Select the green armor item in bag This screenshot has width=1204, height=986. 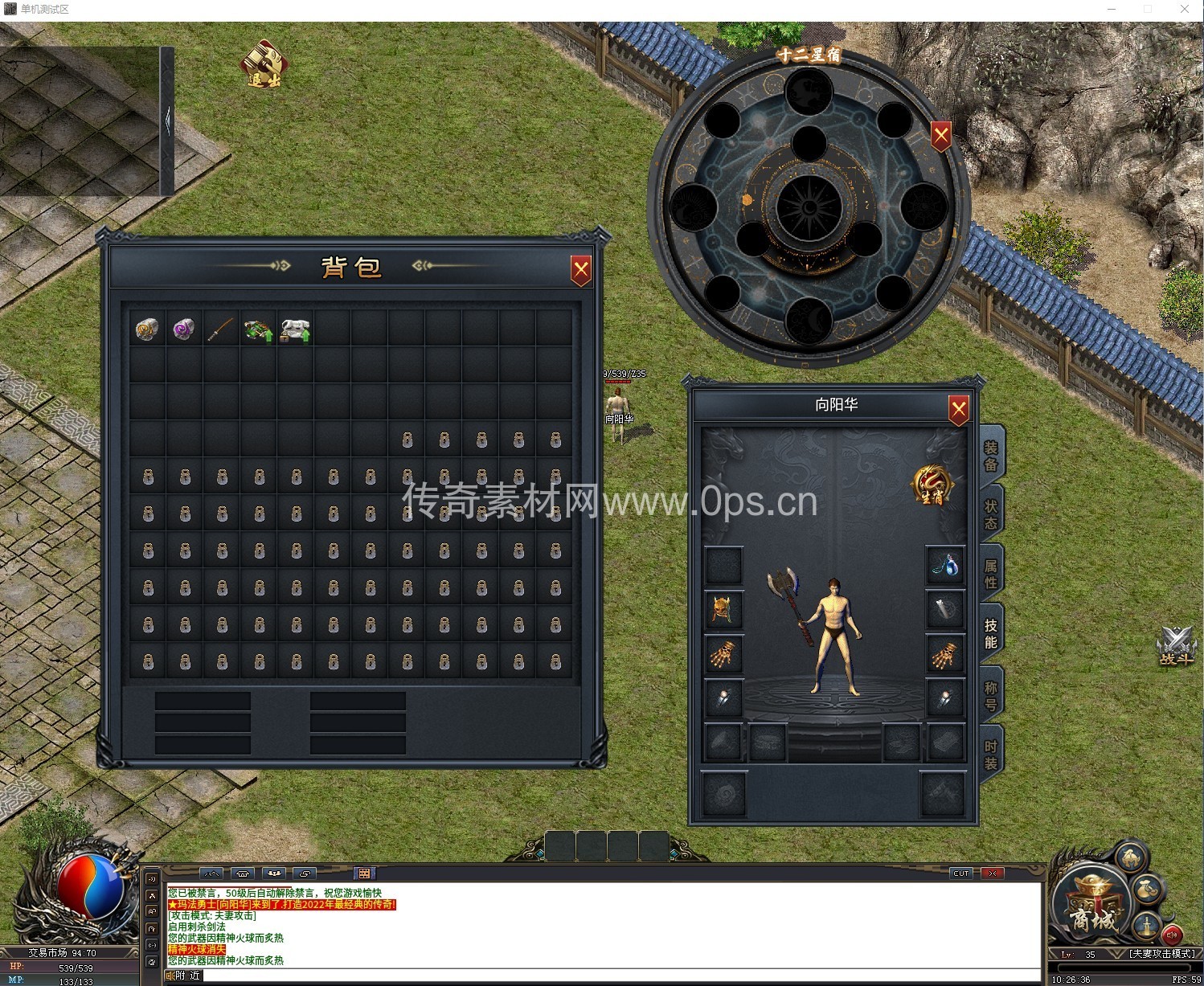pos(258,329)
